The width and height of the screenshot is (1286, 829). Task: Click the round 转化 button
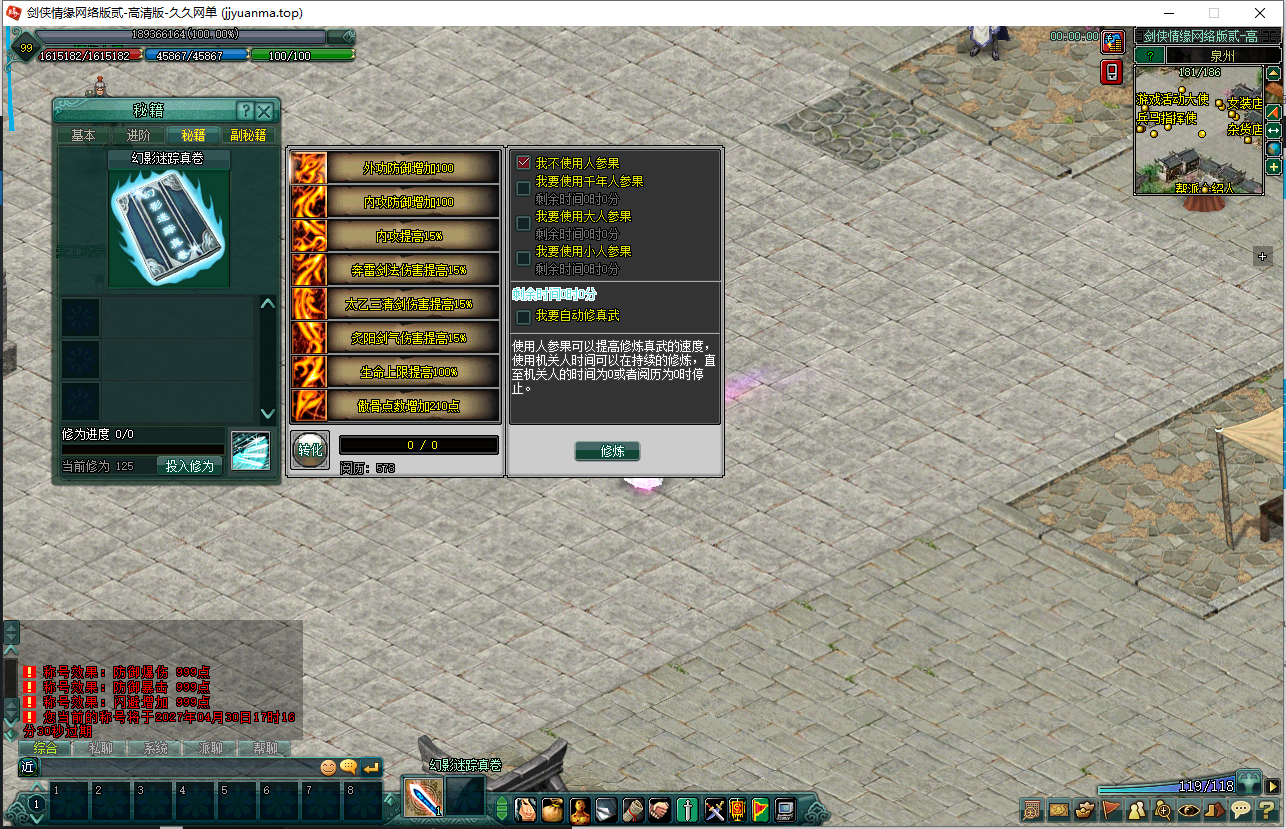coord(310,450)
